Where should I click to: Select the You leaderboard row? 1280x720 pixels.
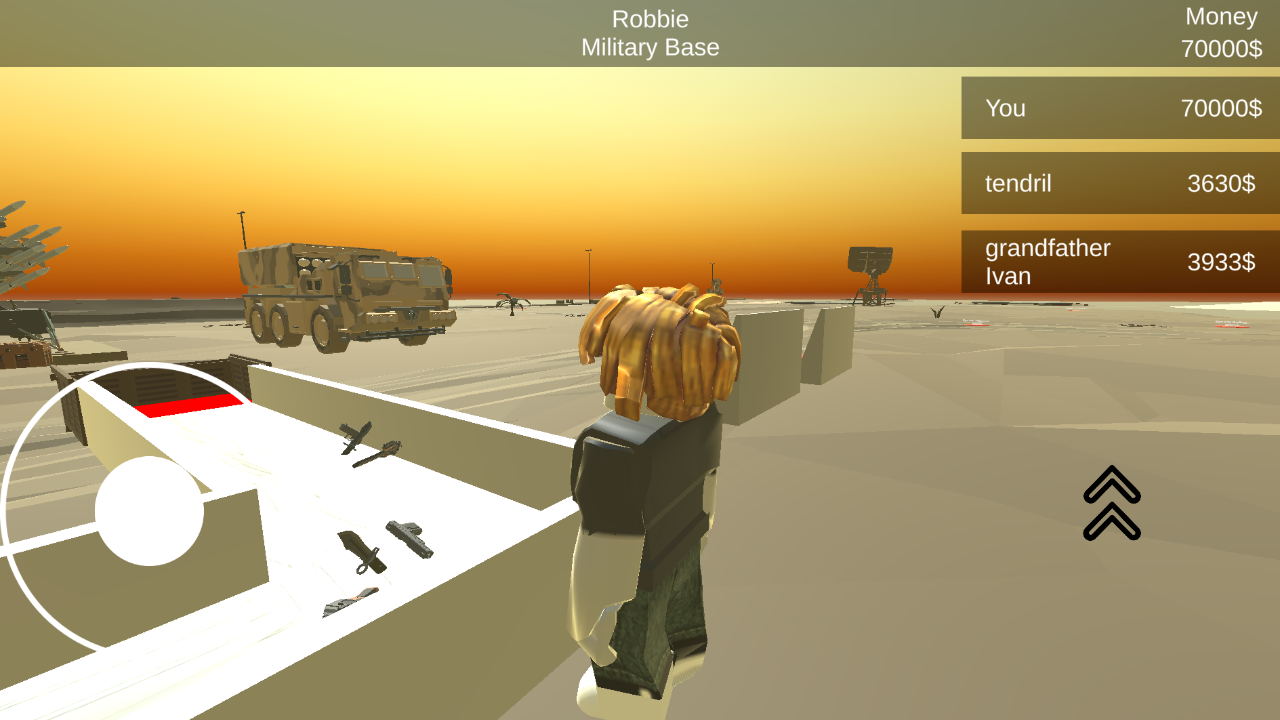tap(1118, 108)
